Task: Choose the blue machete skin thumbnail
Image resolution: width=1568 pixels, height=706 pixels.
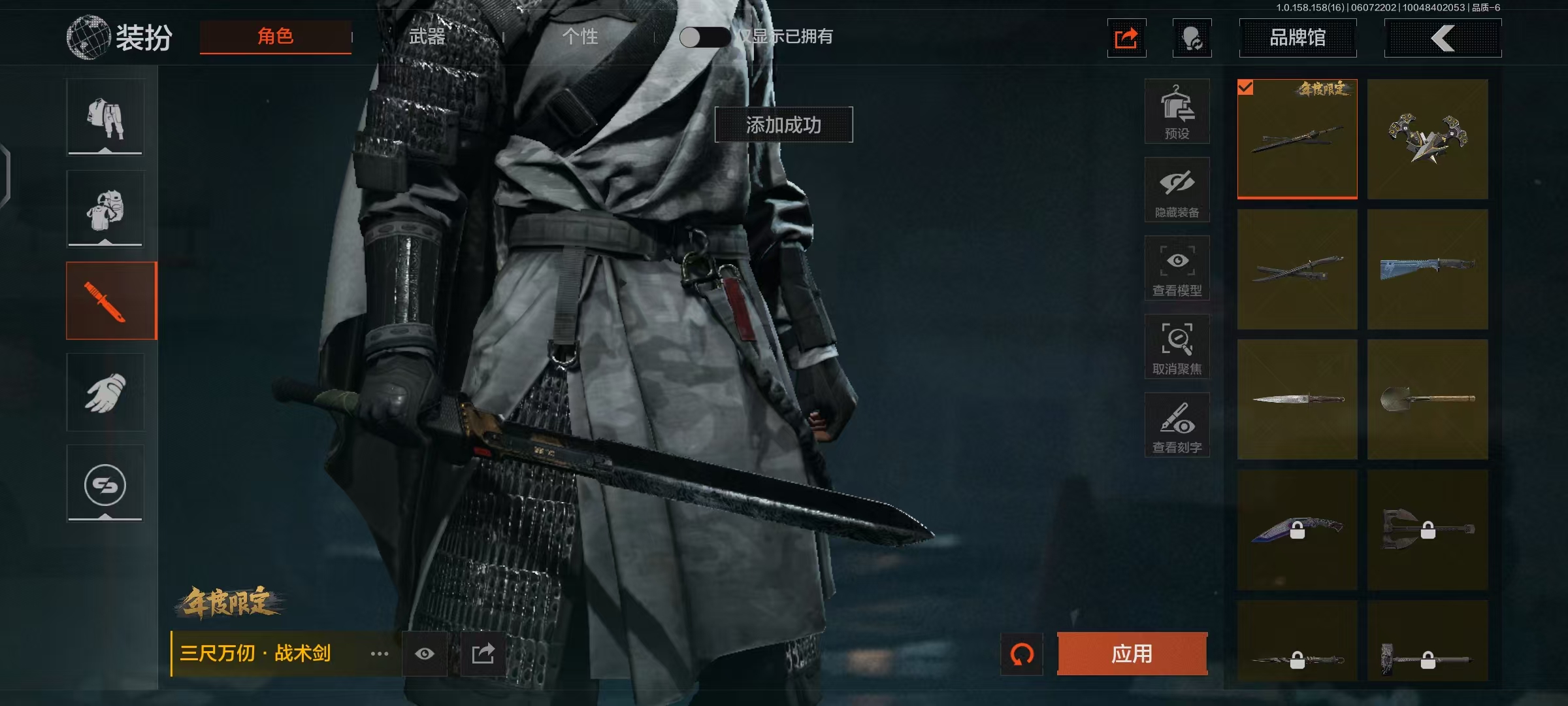Action: click(x=1428, y=269)
